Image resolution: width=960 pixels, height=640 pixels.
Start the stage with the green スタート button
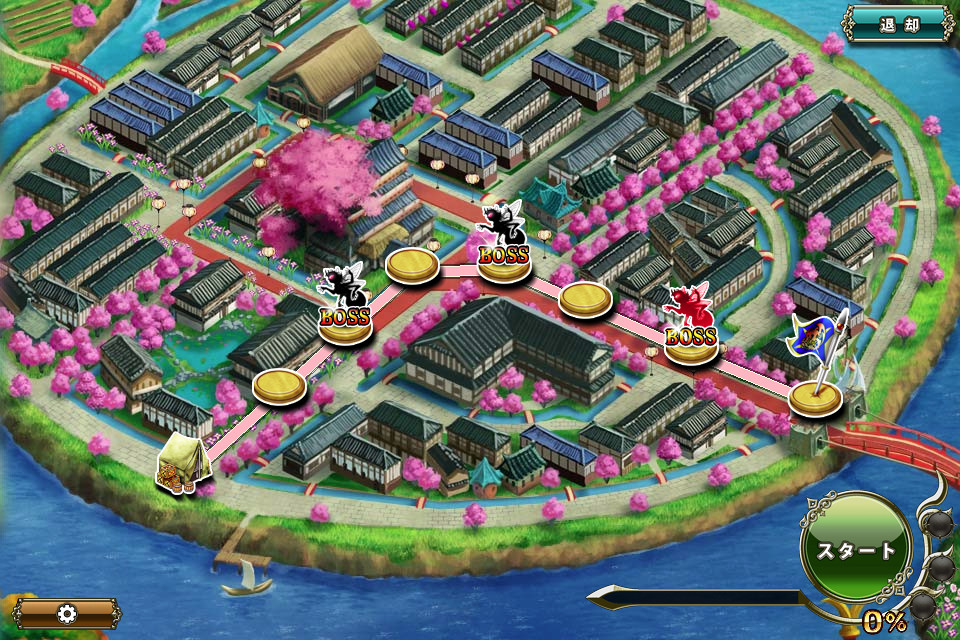click(x=856, y=550)
